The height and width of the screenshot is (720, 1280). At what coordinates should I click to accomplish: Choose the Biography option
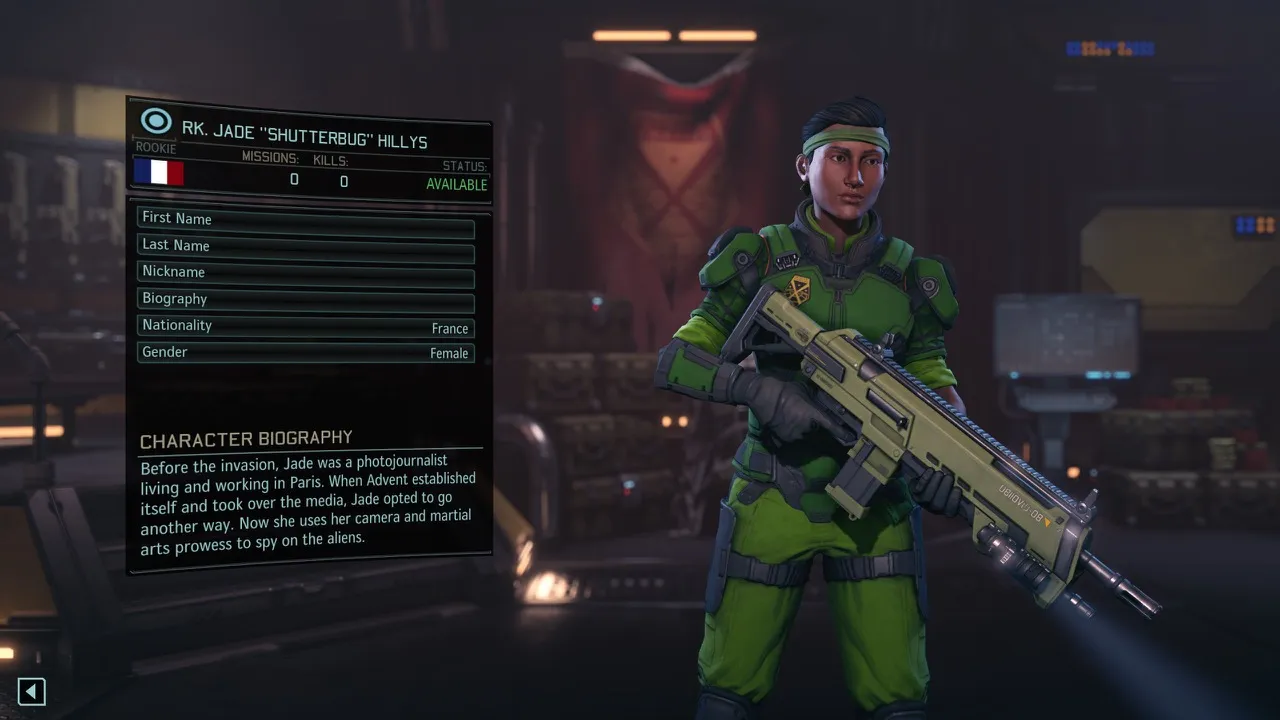[305, 299]
